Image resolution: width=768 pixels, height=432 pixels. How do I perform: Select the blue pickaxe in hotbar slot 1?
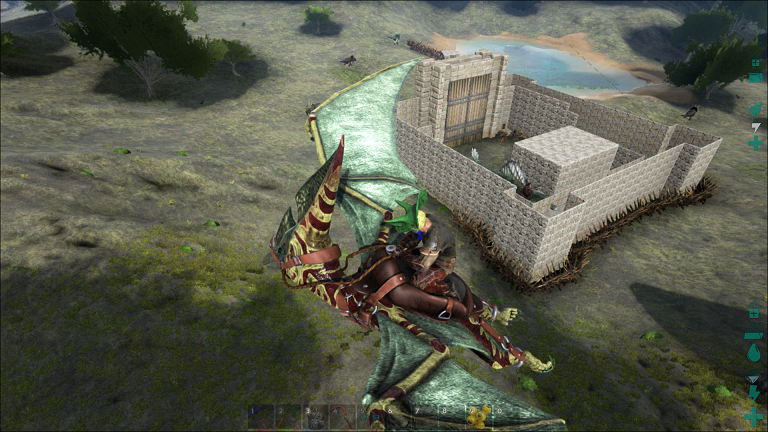pyautogui.click(x=261, y=416)
